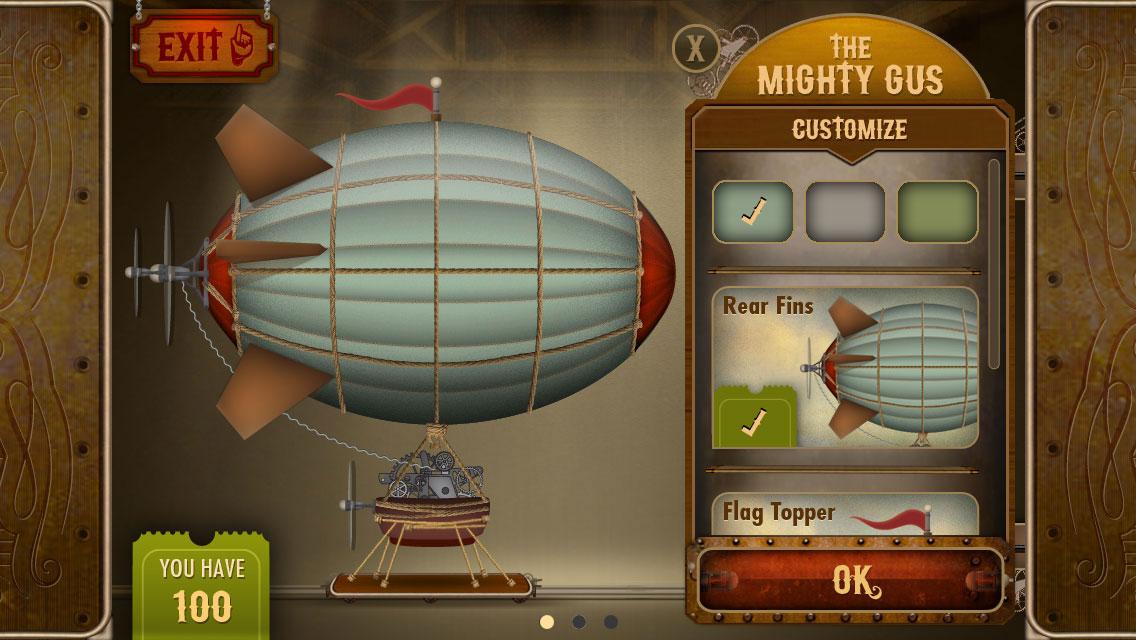Go to the third page dot
Viewport: 1136px width, 640px height.
[610, 622]
